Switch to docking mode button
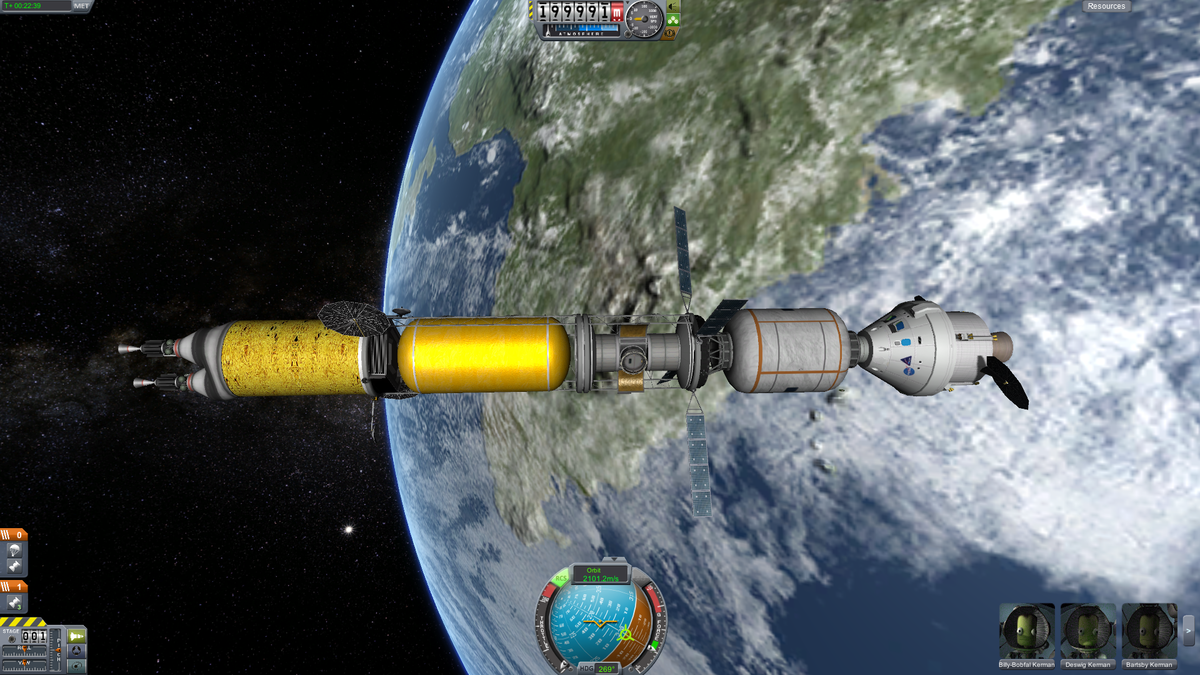Screen dimensions: 1200x675 (76, 650)
